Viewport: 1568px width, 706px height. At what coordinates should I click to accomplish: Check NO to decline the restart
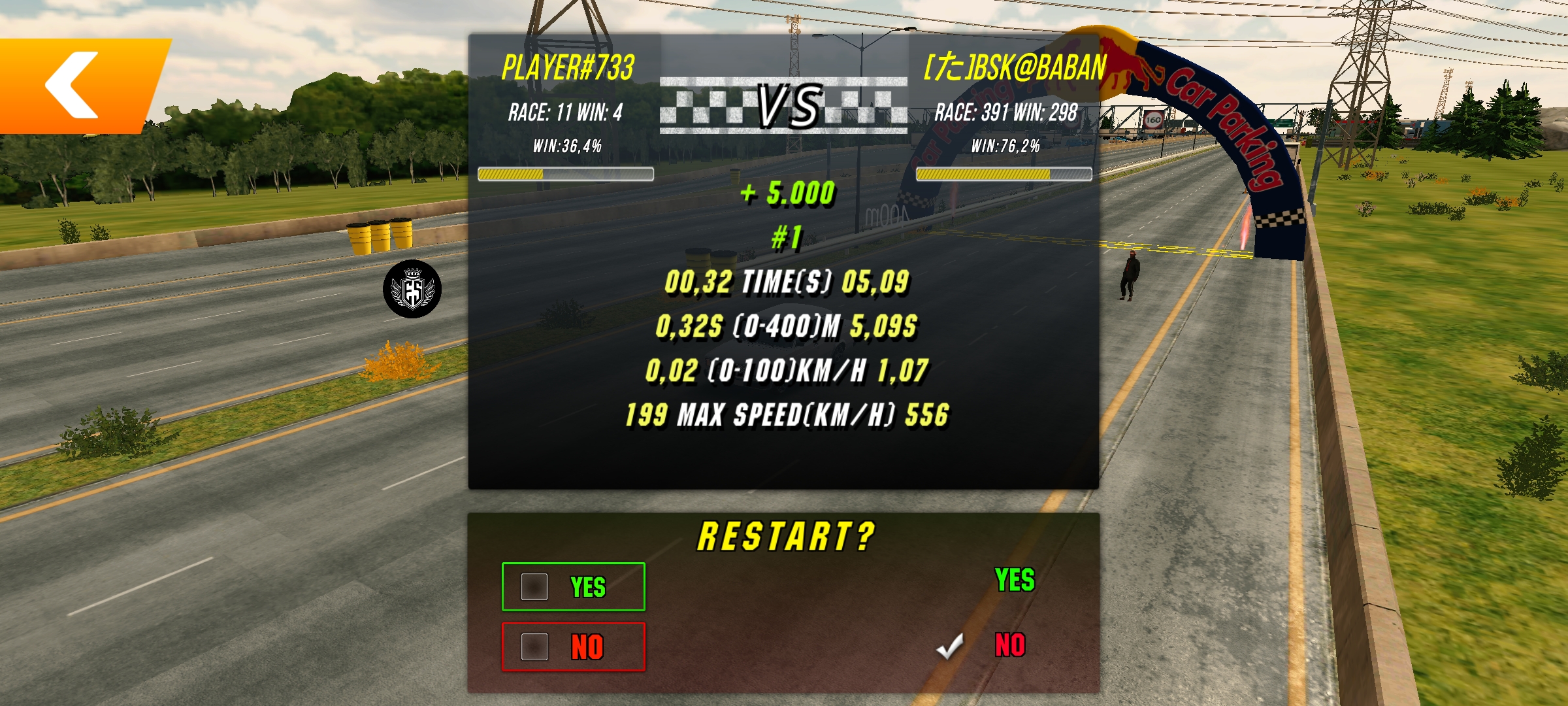[574, 648]
